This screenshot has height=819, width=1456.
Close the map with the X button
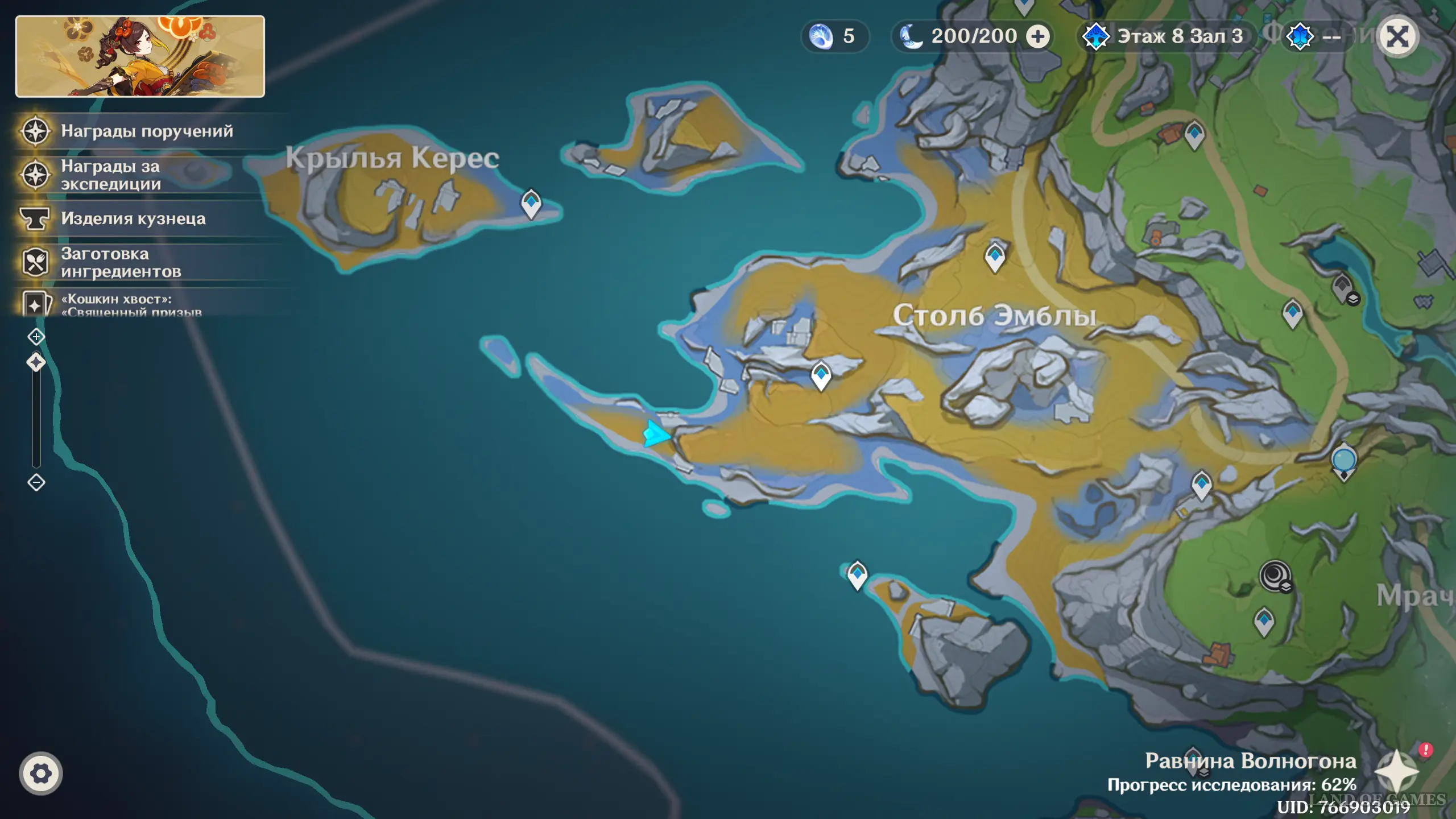click(x=1397, y=38)
